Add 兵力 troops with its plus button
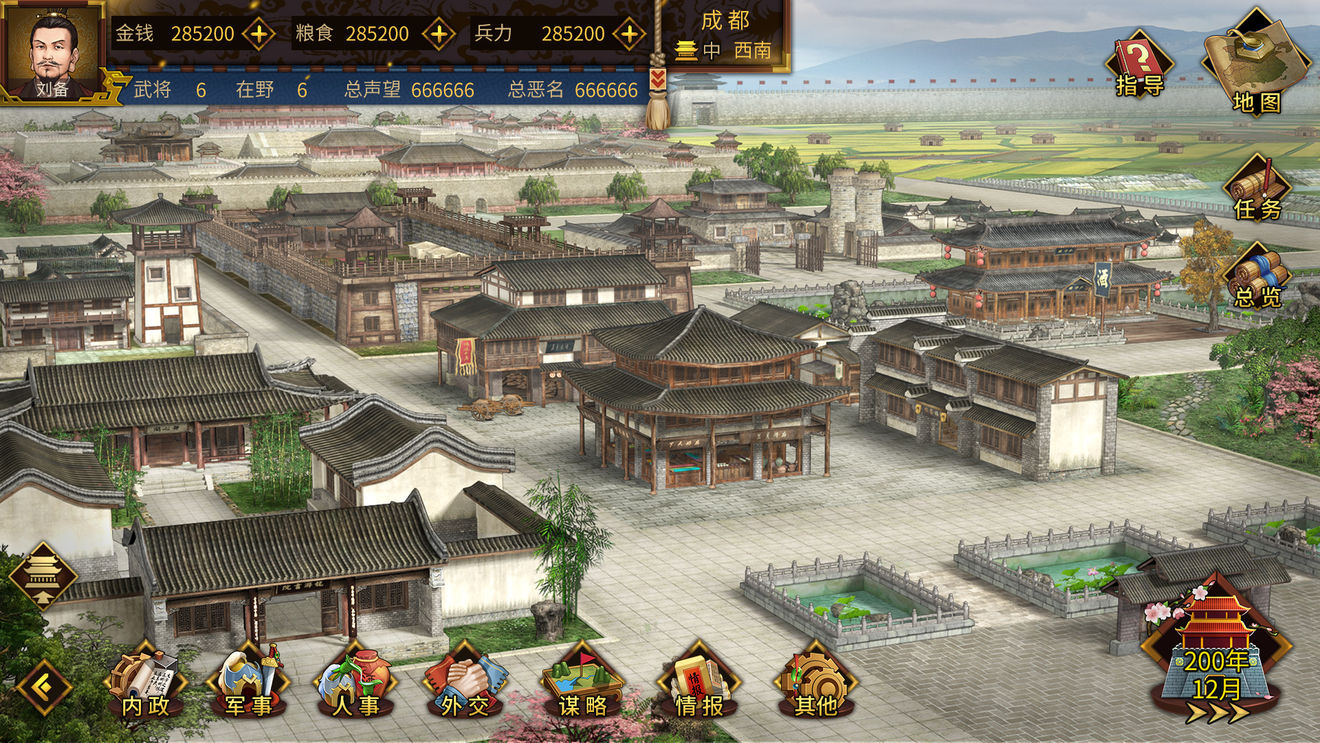Viewport: 1320px width, 743px height. click(628, 33)
